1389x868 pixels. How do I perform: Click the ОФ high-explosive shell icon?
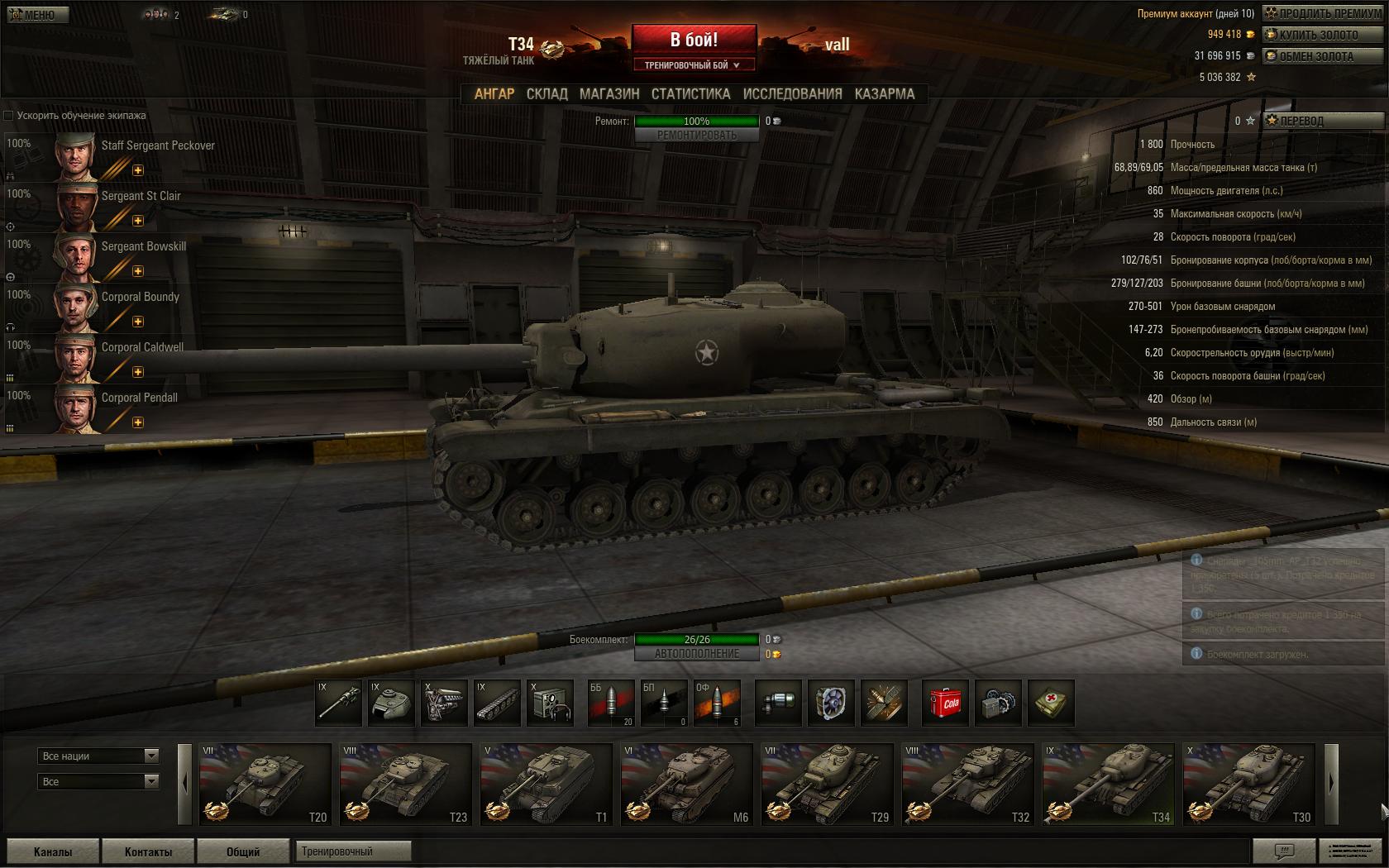(718, 703)
